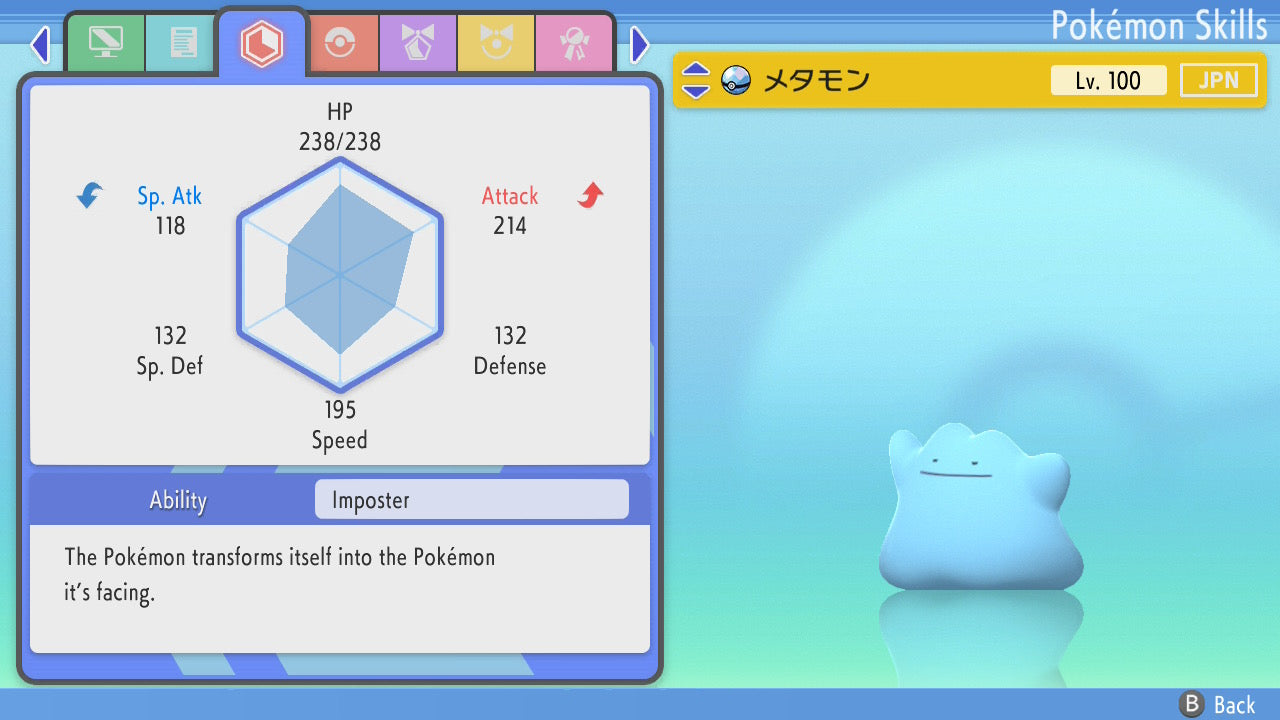Cycle Pokémon with the up-down arrows
The image size is (1280, 720).
(x=696, y=80)
